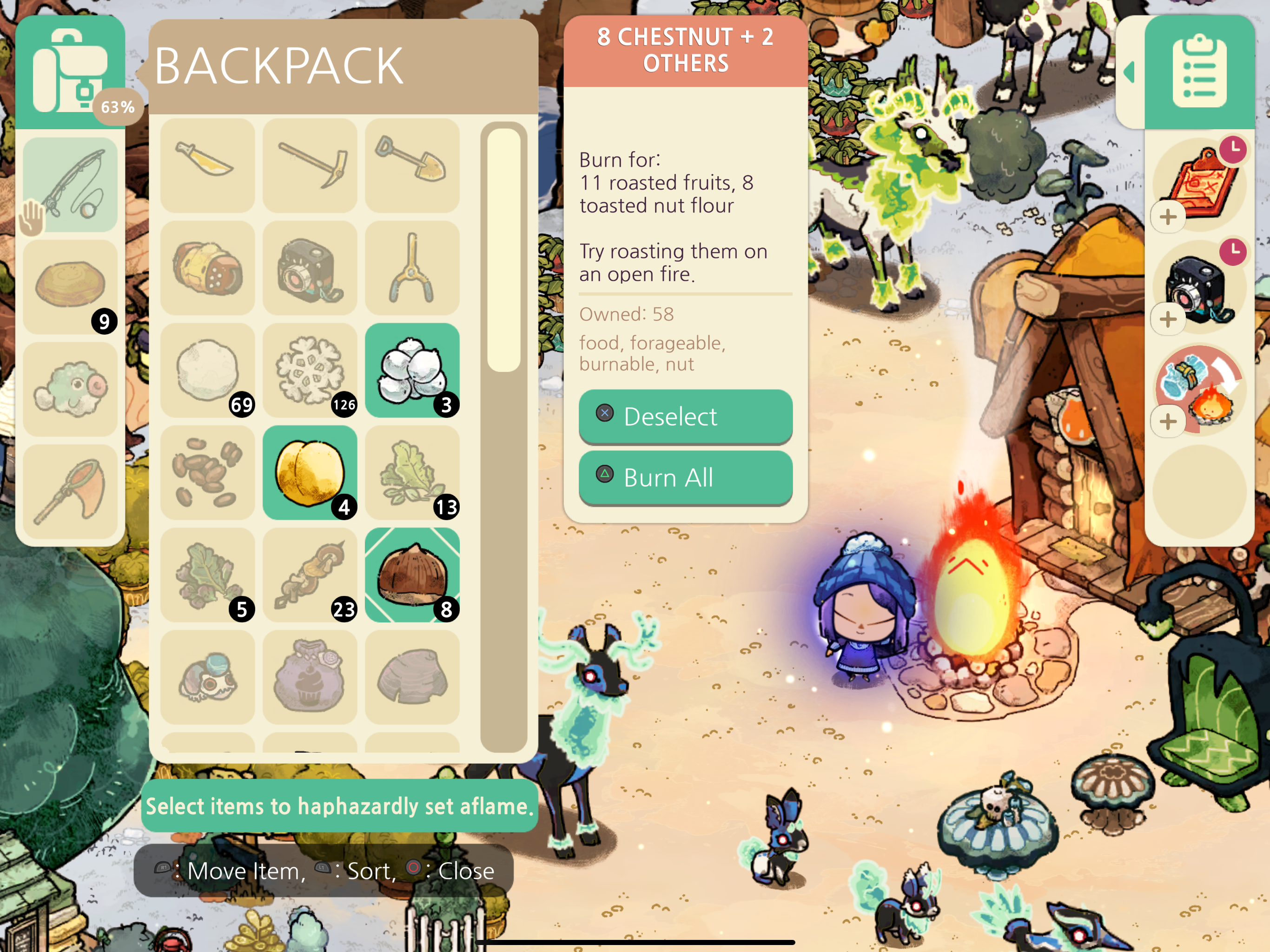Select the fishing rod tool slot
The width and height of the screenshot is (1270, 952).
(70, 185)
